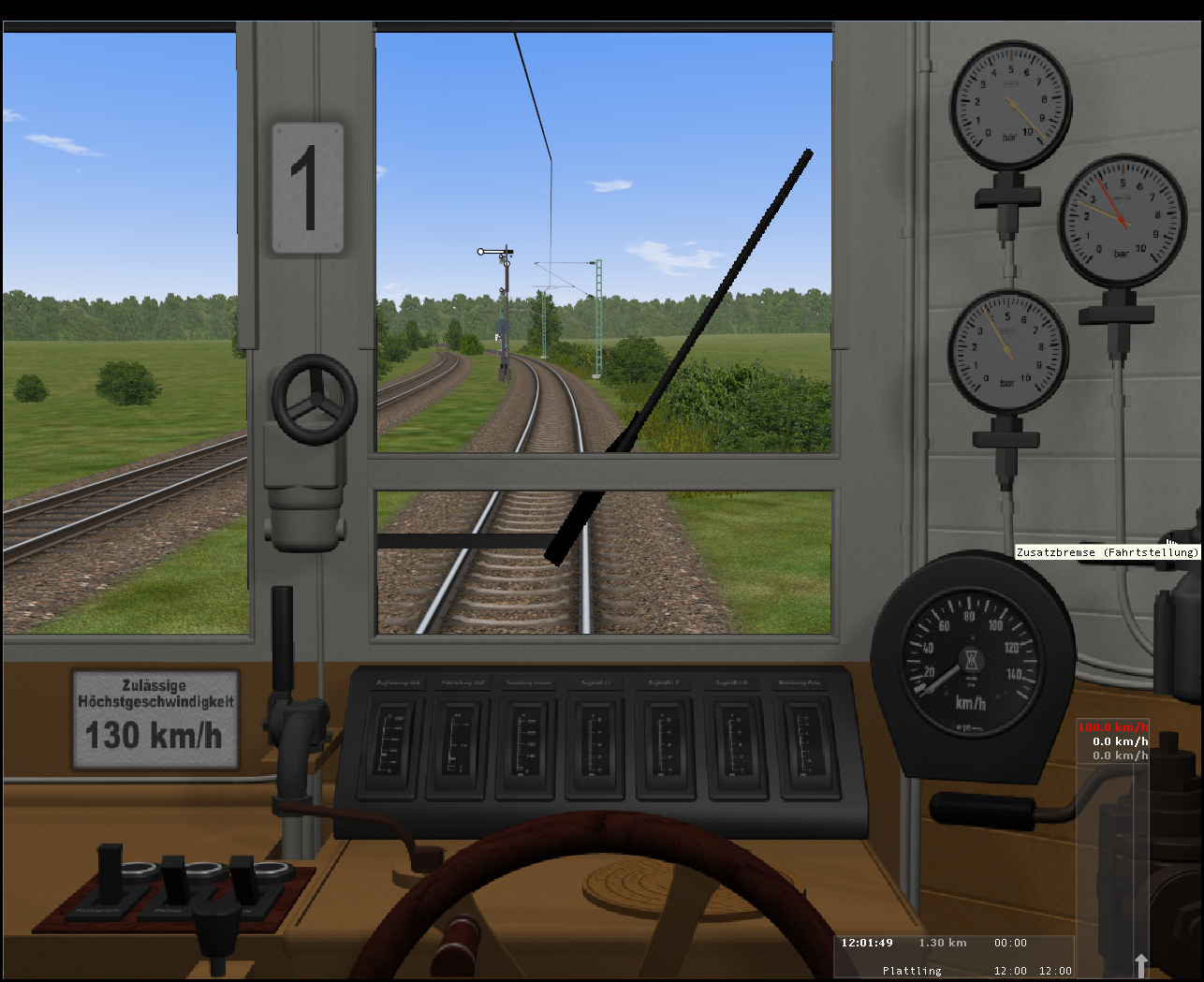This screenshot has height=982, width=1204.
Task: Turn the small black handwheel on the pillar
Action: (315, 399)
